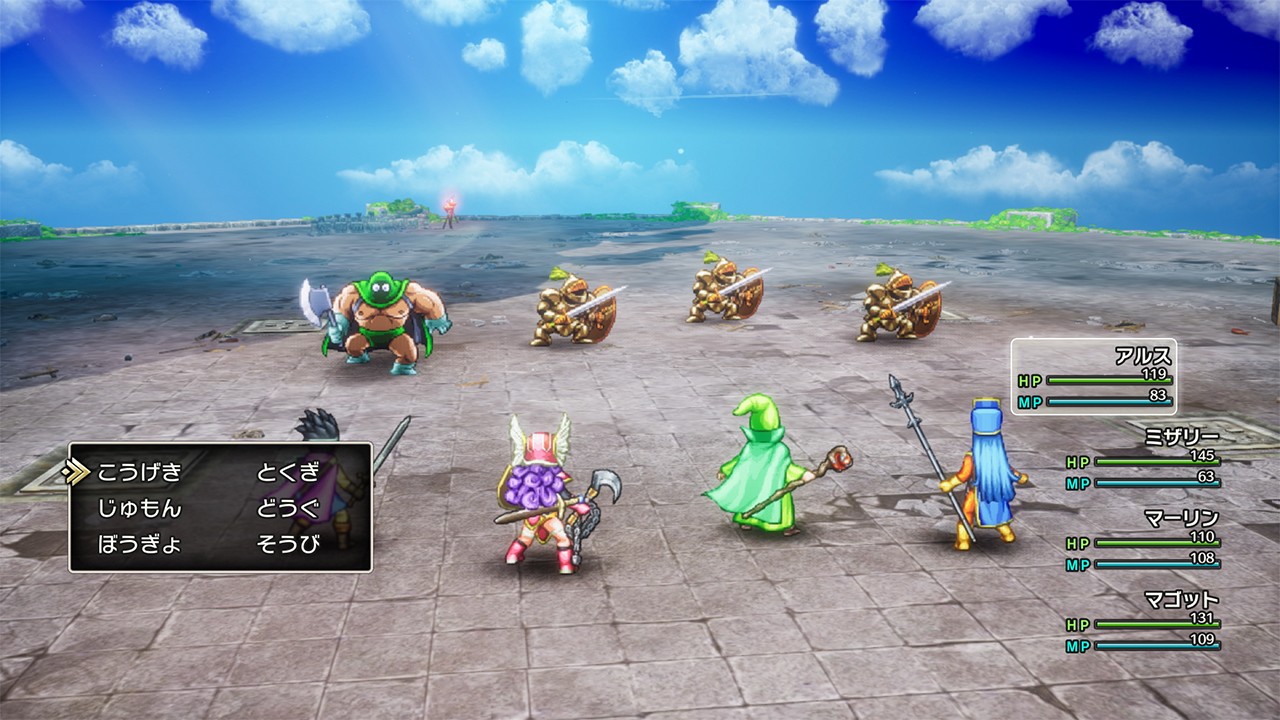The image size is (1280, 720).
Task: Click ミザリー's status panel
Action: click(x=1155, y=460)
